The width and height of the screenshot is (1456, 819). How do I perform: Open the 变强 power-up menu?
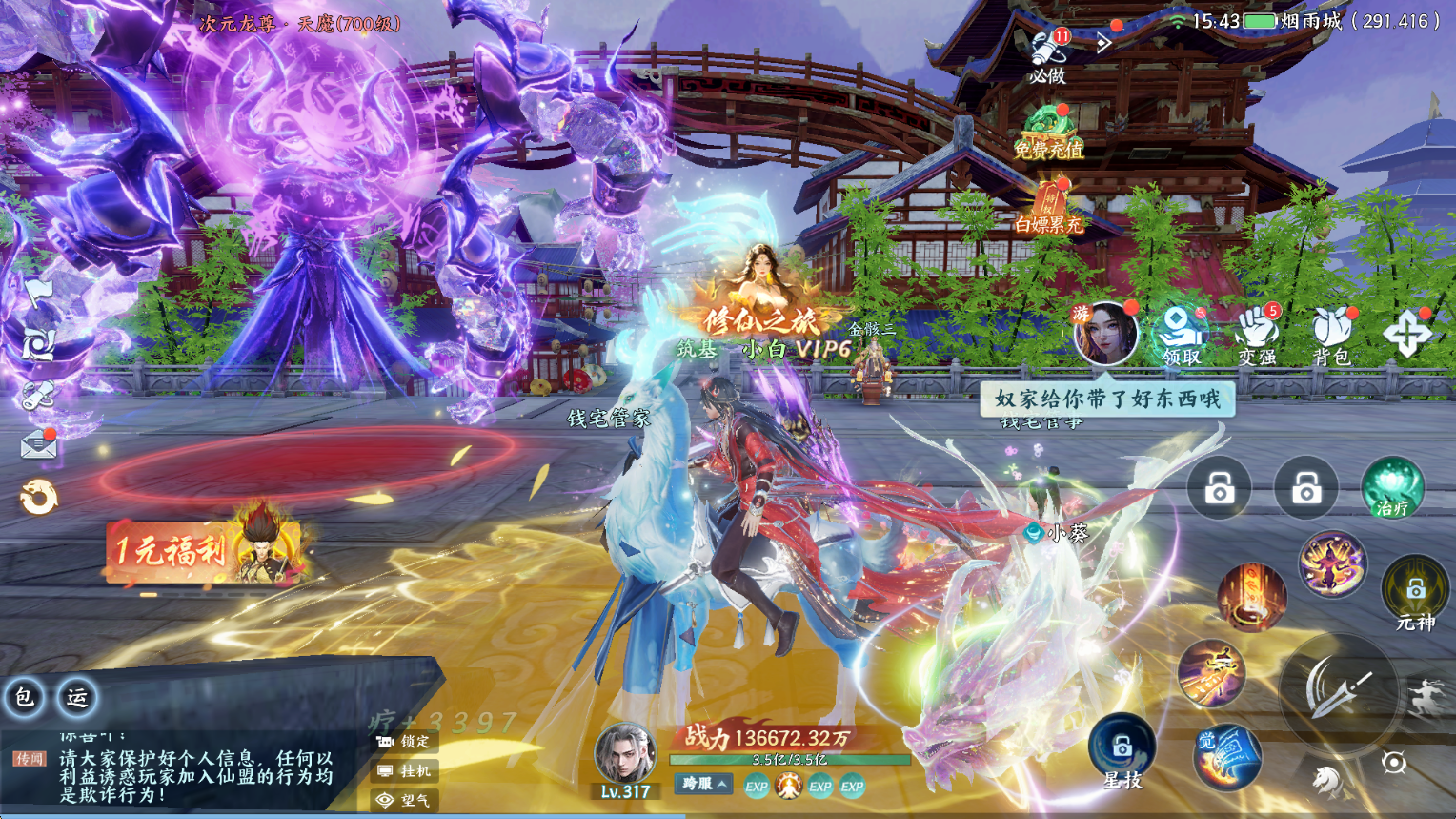coord(1257,336)
